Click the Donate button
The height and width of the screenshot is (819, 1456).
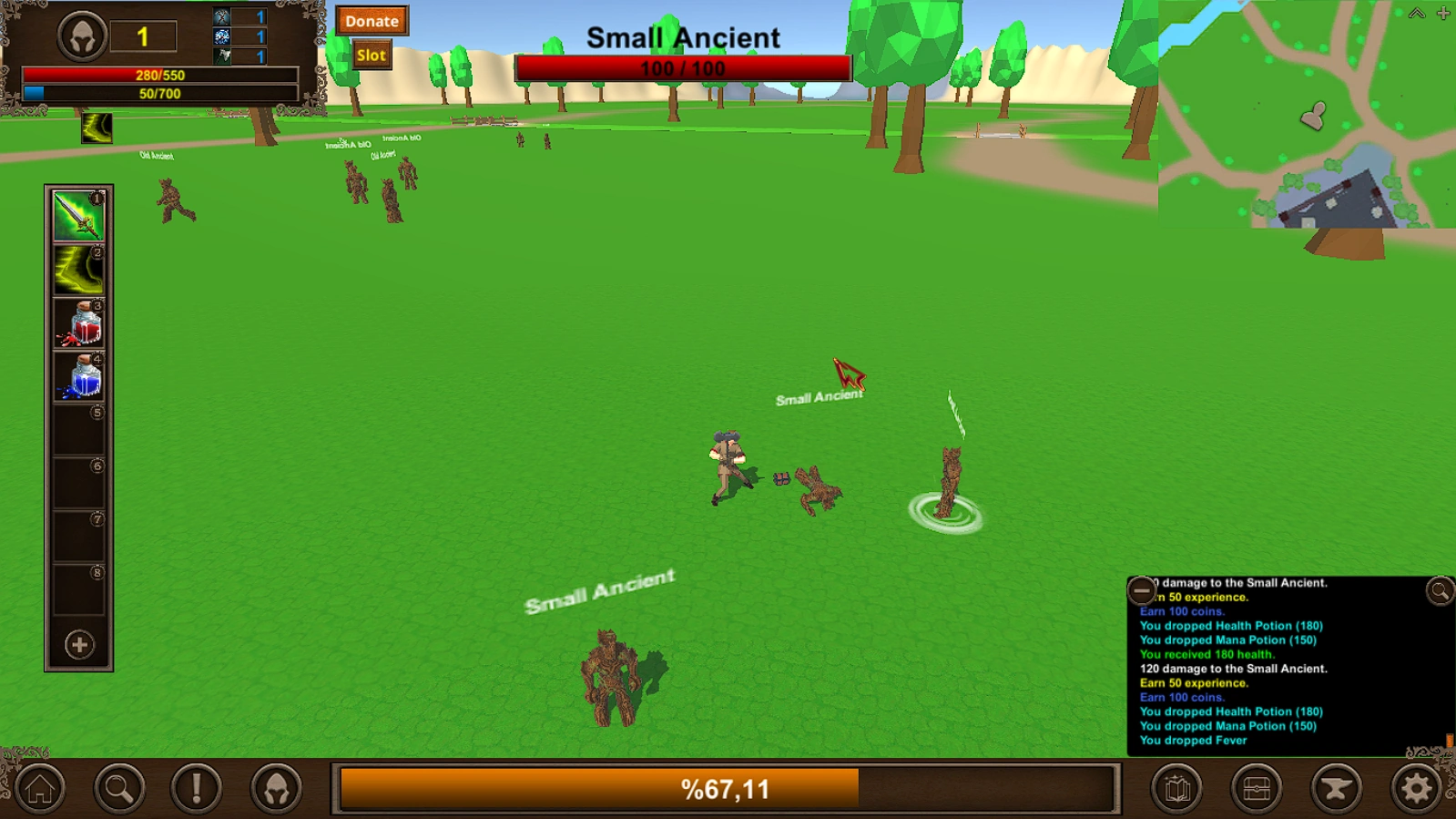click(371, 21)
